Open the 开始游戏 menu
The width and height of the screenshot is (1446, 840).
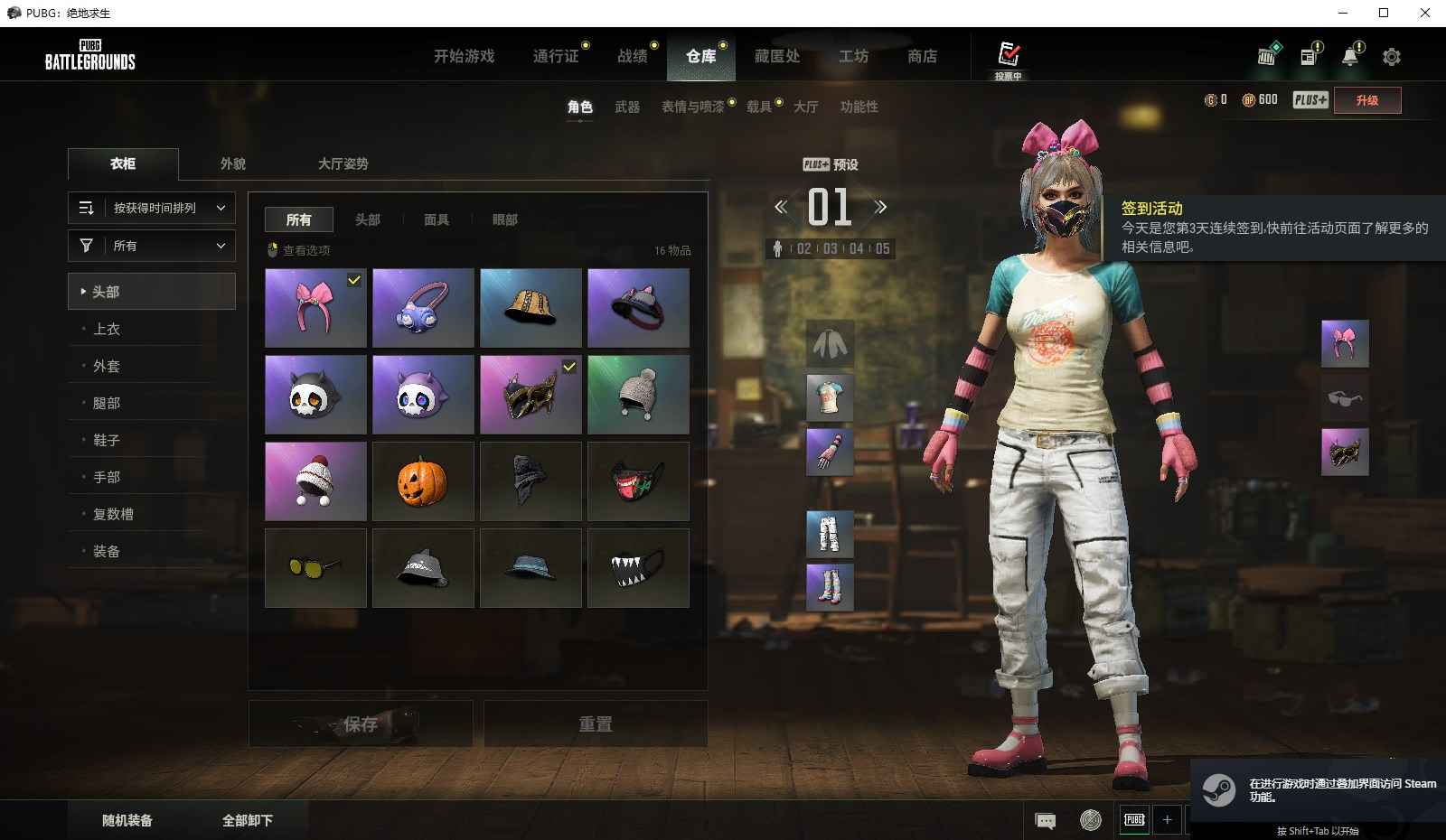coord(464,56)
